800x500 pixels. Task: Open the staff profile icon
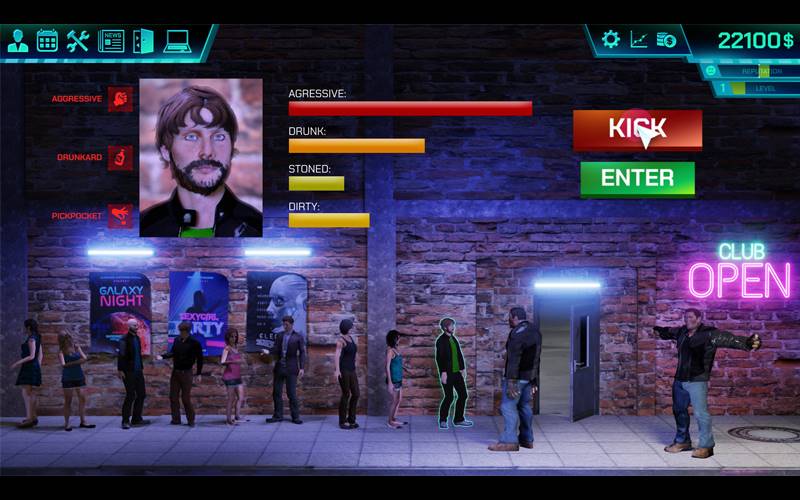point(18,41)
